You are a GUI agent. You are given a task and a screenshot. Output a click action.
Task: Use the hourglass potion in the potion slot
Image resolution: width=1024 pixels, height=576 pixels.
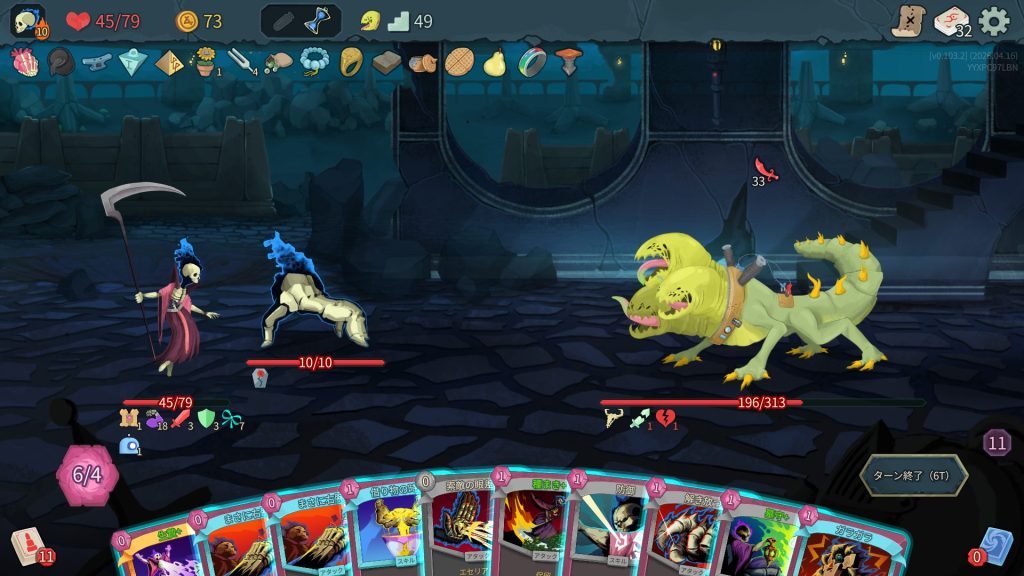tap(319, 21)
